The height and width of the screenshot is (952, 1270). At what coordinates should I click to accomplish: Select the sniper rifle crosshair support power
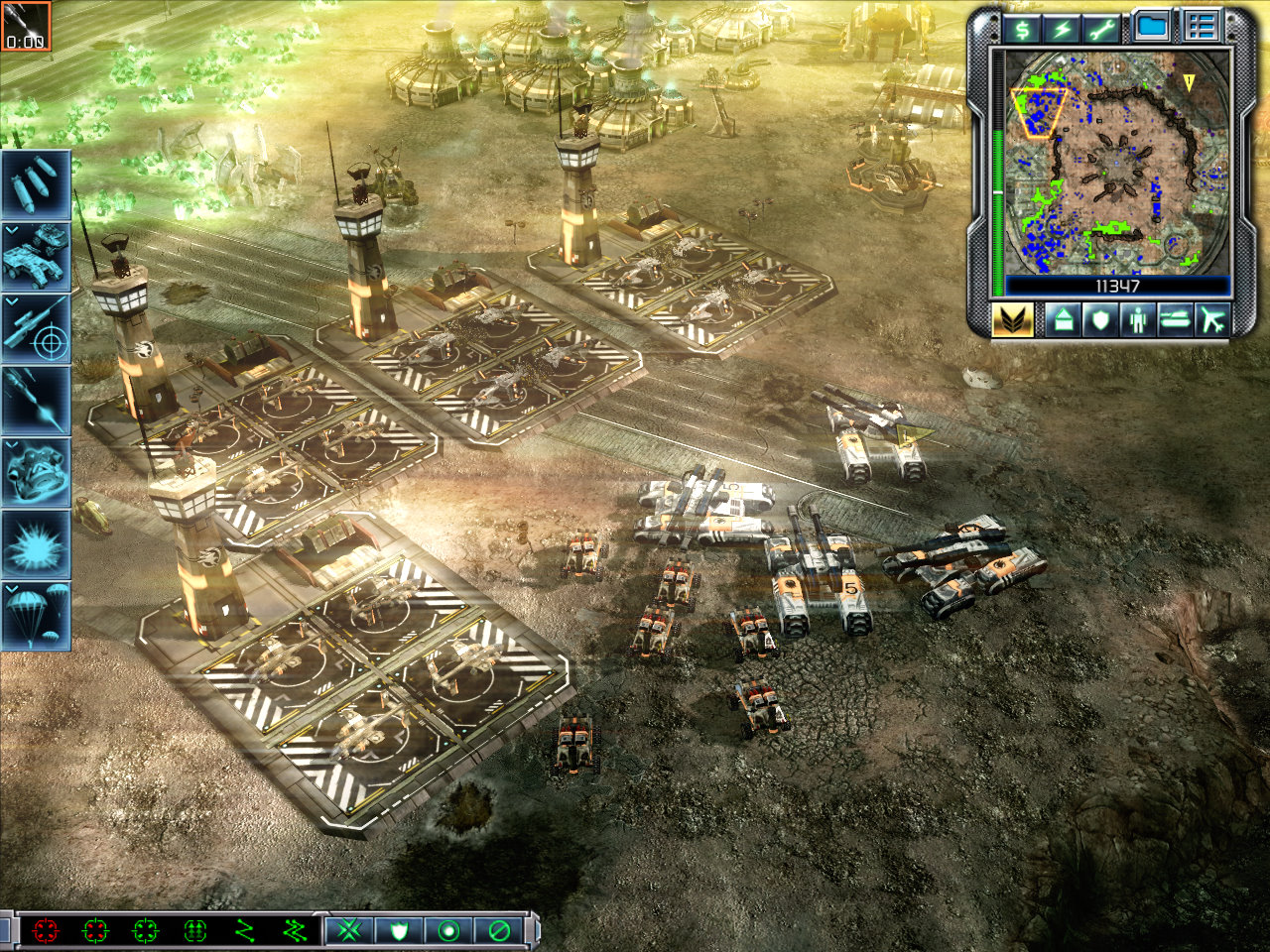coord(36,328)
